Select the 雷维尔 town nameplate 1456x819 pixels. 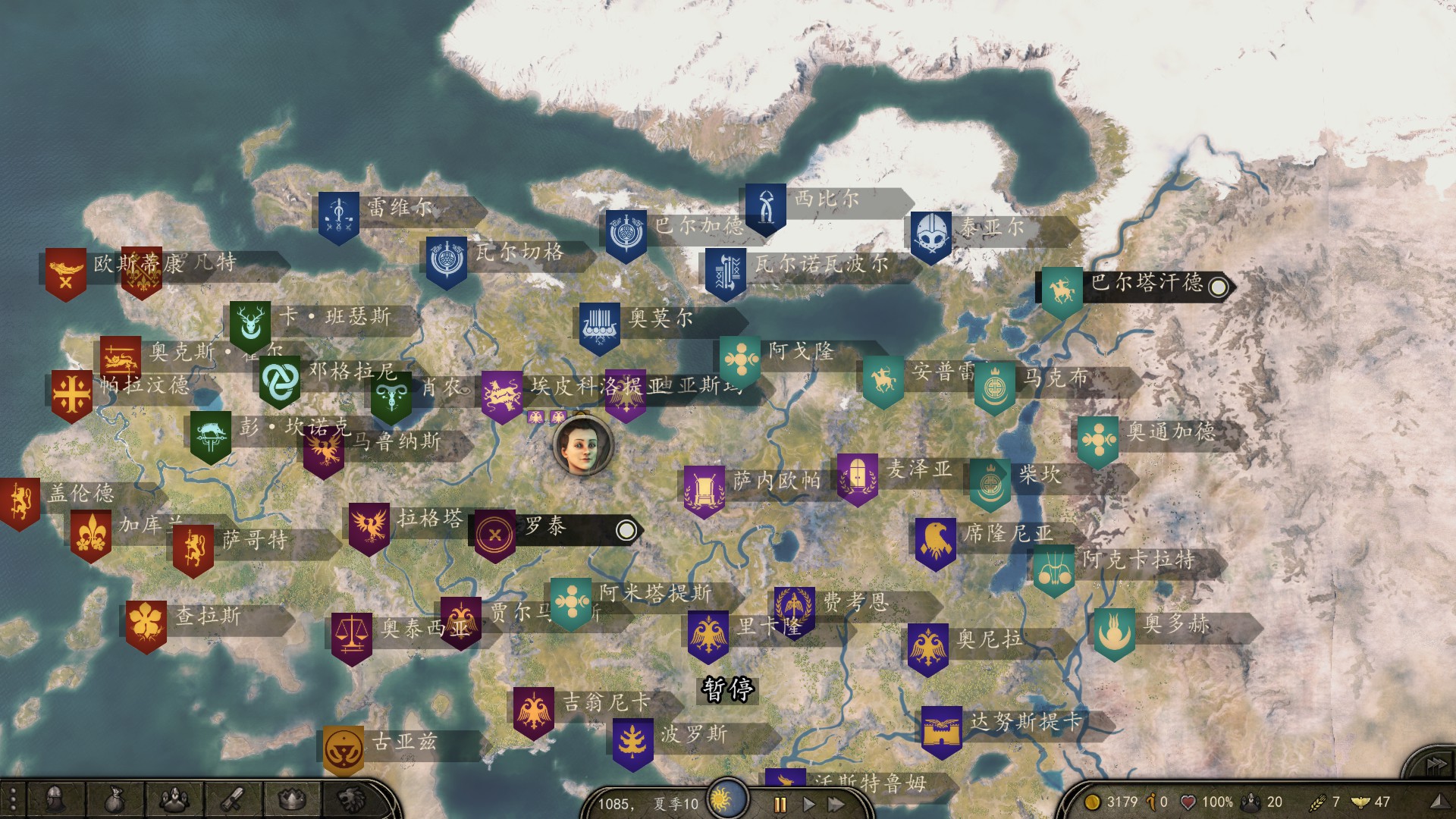(400, 208)
